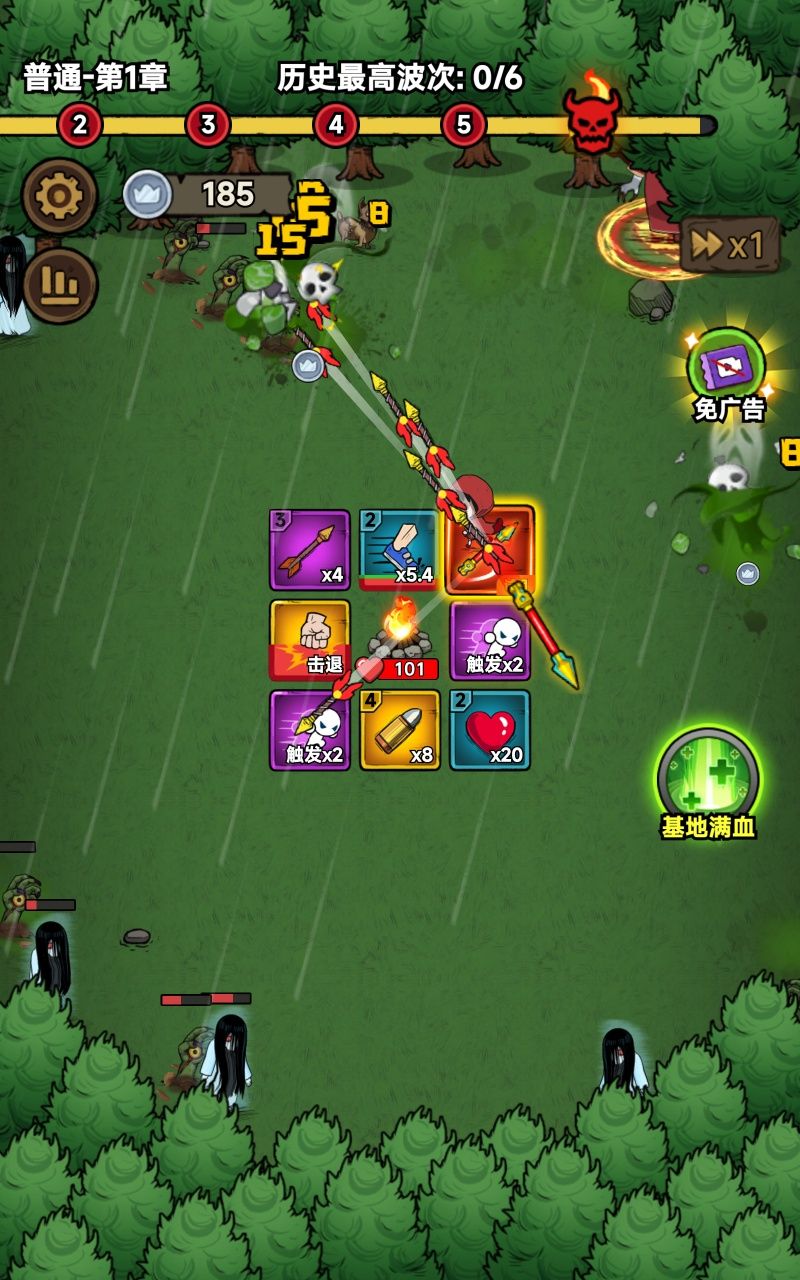The image size is (800, 1280).
Task: Select the 触发x2 tile beside the bullet
Action: (x=310, y=730)
